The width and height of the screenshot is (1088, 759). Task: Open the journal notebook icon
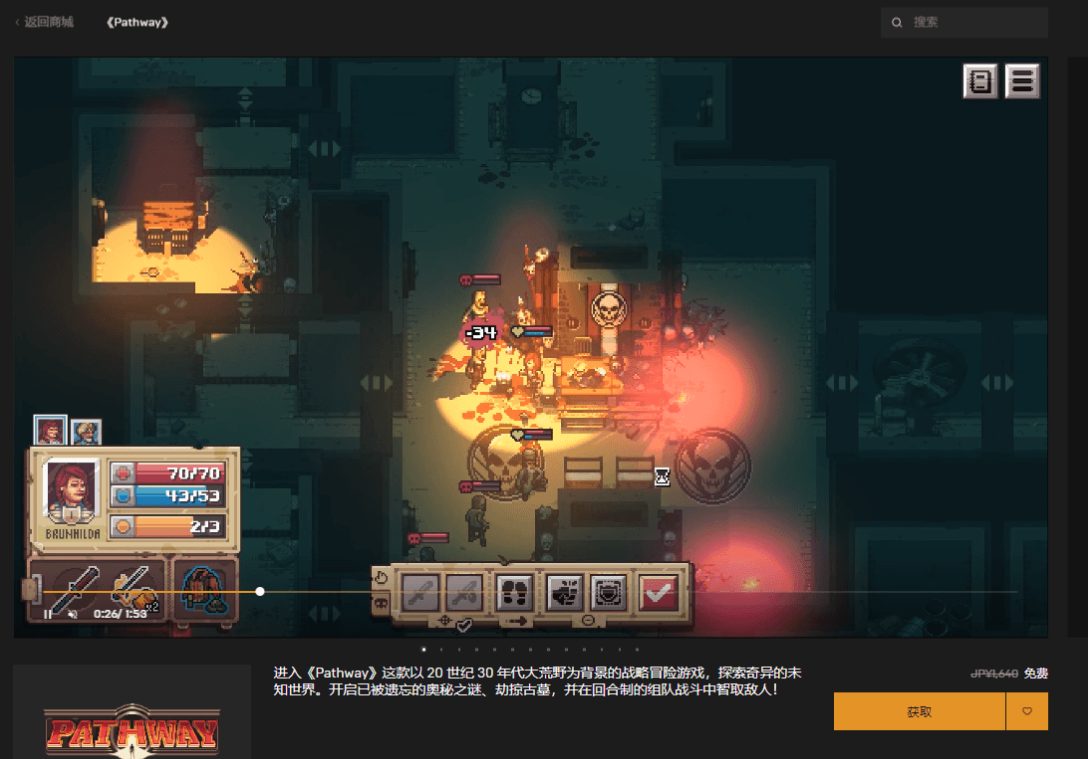tap(980, 81)
